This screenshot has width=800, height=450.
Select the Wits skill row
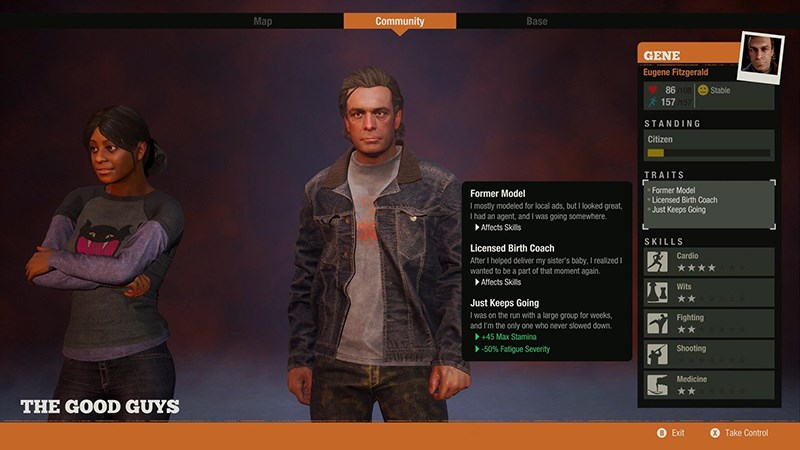708,292
